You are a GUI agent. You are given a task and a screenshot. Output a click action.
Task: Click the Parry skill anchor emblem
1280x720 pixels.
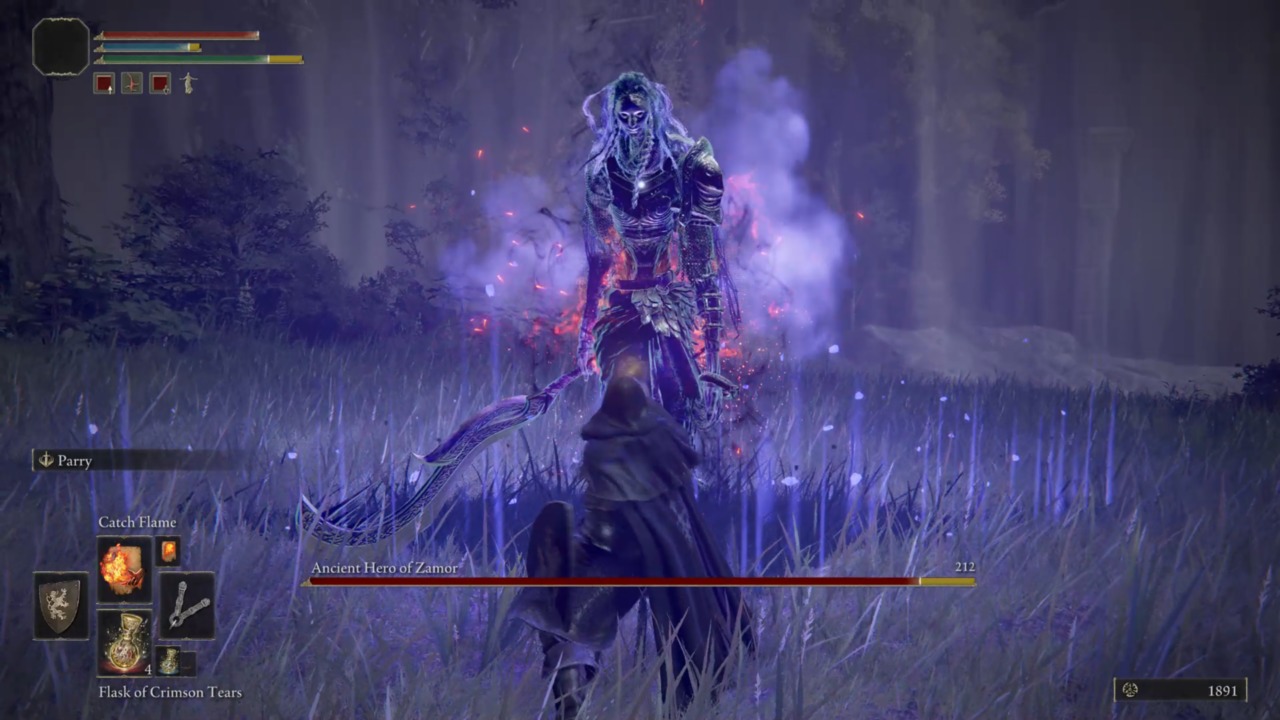[46, 461]
